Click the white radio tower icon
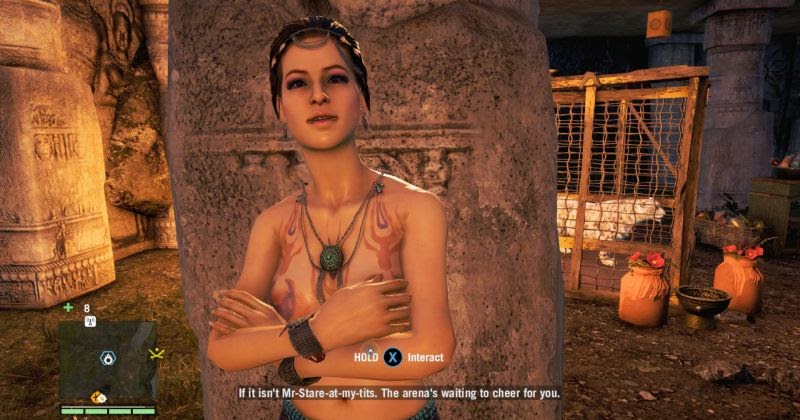The height and width of the screenshot is (420, 800). 89,322
